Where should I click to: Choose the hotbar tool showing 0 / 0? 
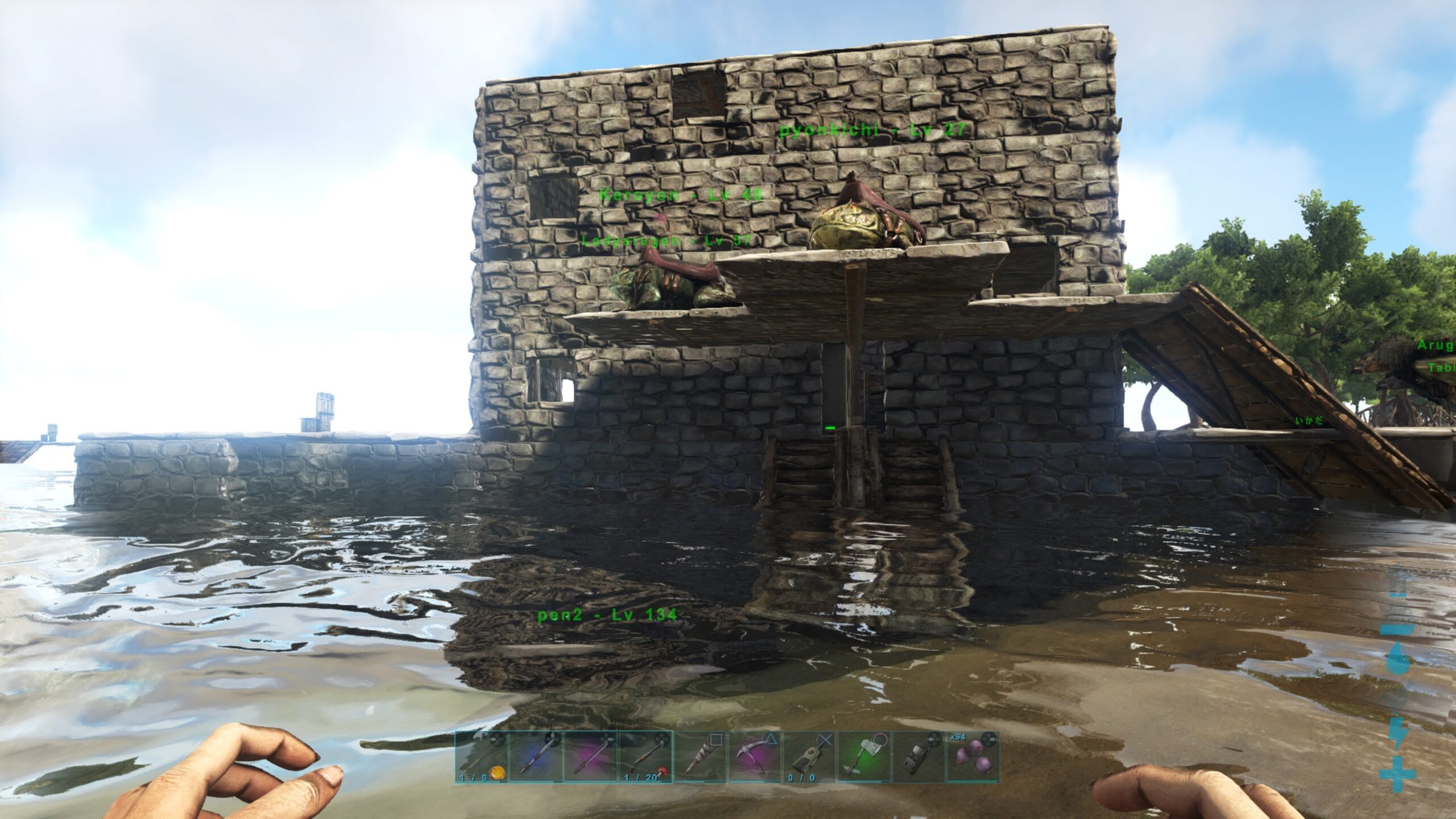[809, 757]
